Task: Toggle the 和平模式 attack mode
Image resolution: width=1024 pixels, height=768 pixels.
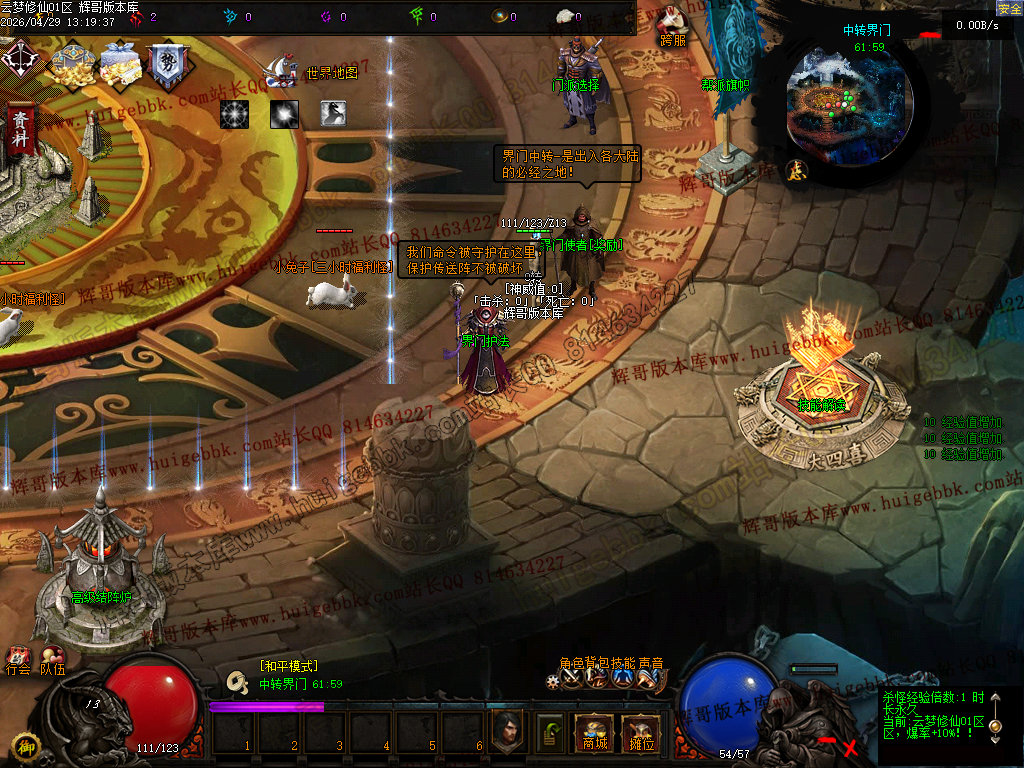Action: point(288,666)
